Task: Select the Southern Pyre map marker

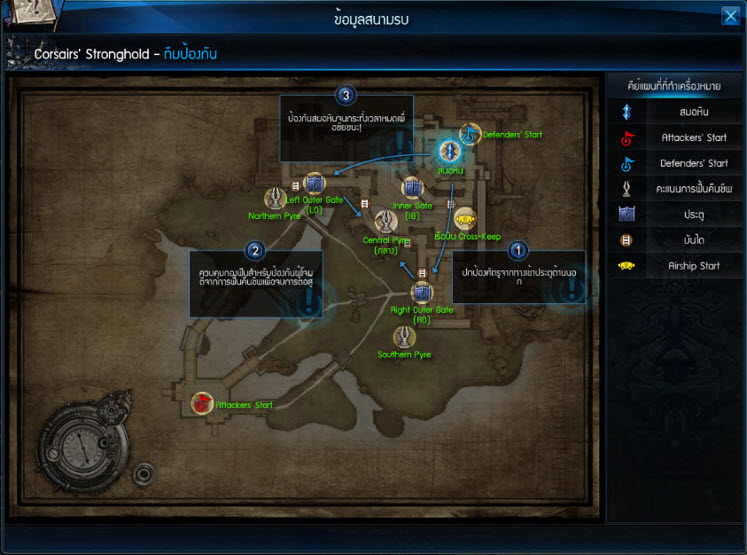Action: tap(404, 337)
